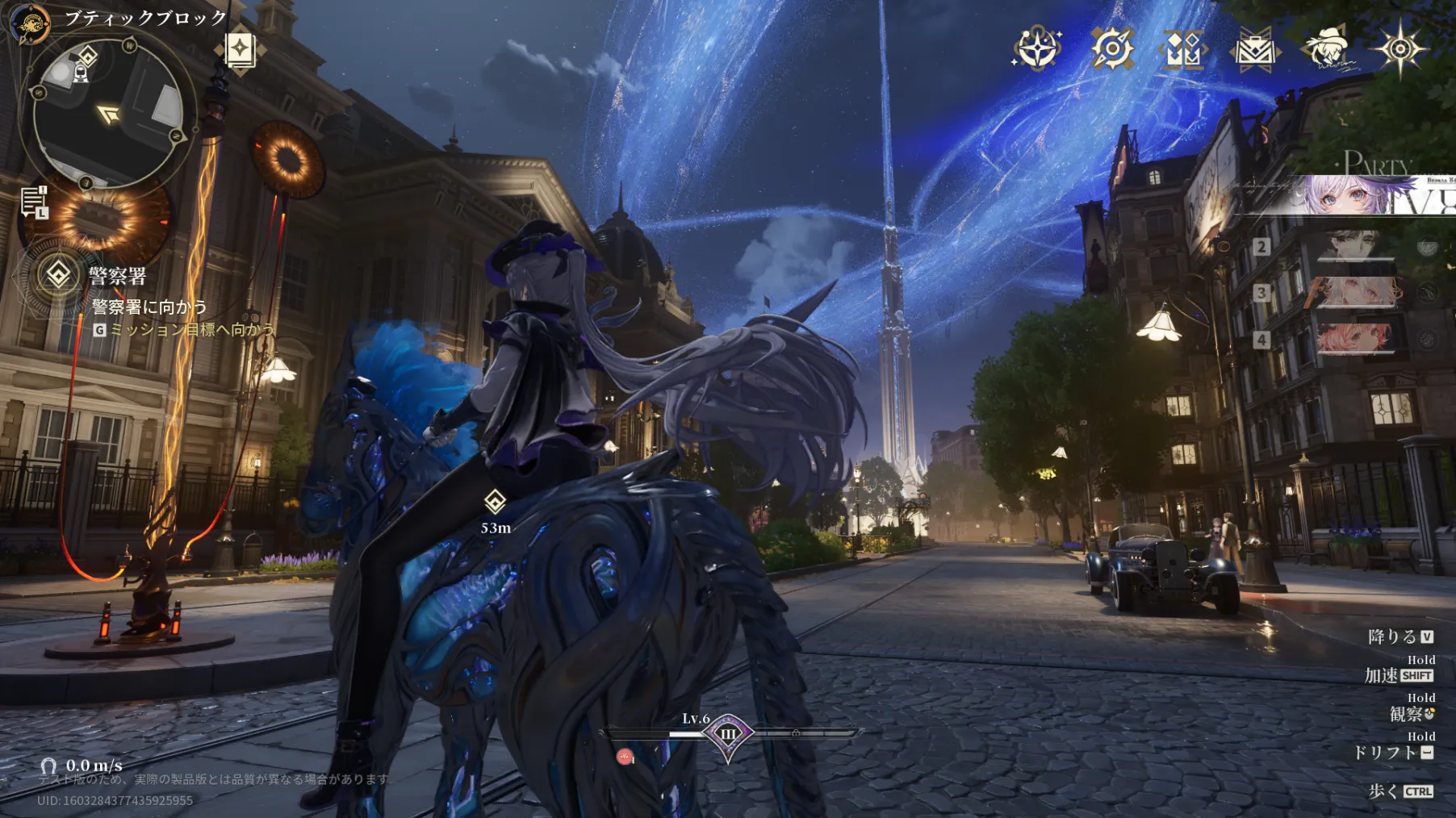Open the circular minimap
Screen dimensions: 1456x818
(x=107, y=115)
